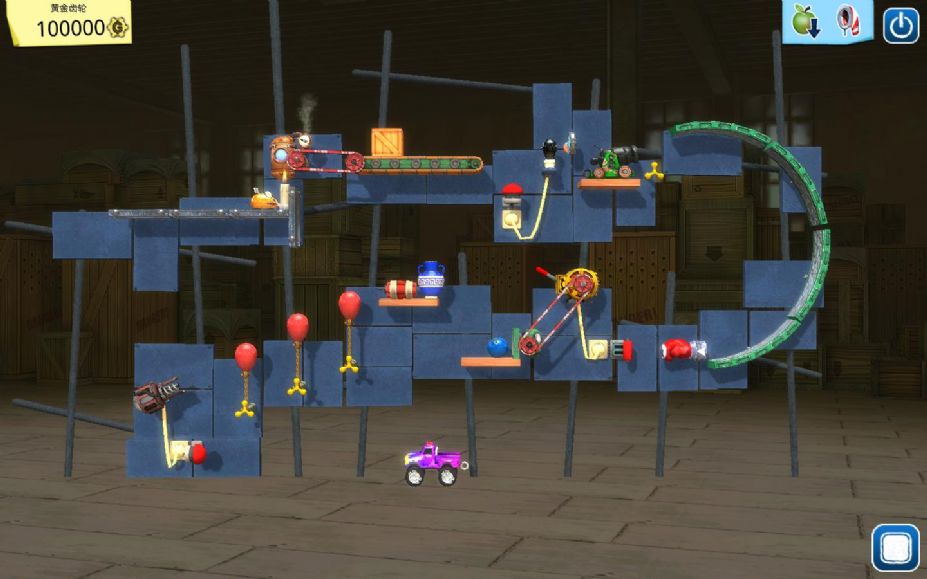Select the green apple goal icon
Viewport: 927px width, 579px height.
point(804,20)
